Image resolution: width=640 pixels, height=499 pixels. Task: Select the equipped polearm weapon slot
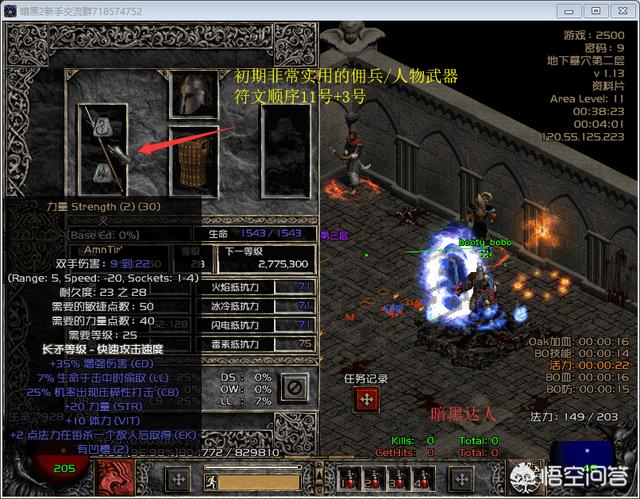pos(103,145)
